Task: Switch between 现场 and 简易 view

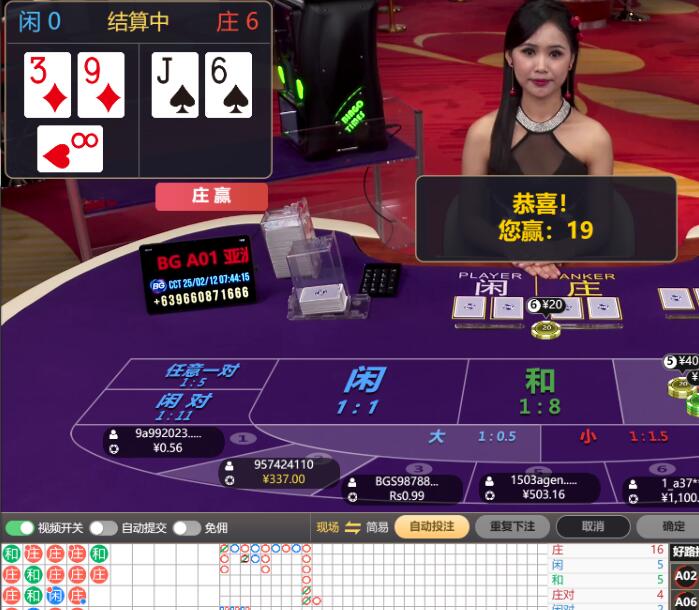Action: pos(352,527)
